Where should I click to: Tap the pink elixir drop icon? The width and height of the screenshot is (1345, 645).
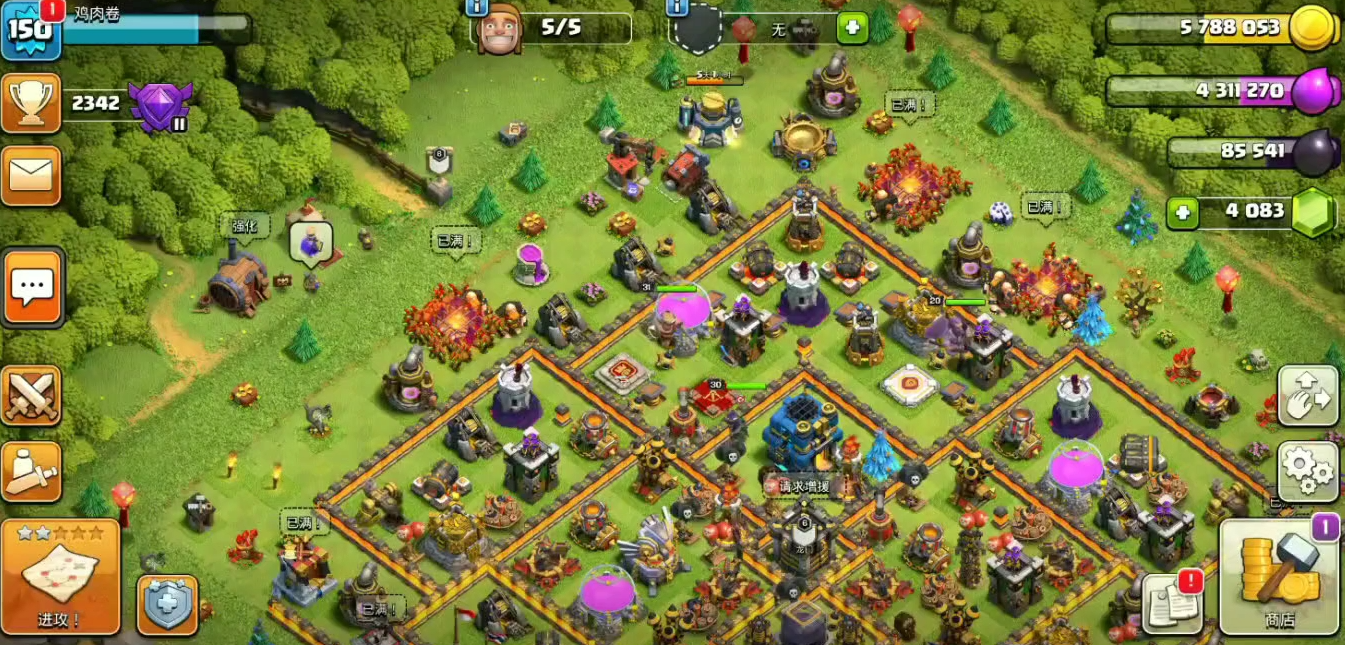pos(1314,91)
